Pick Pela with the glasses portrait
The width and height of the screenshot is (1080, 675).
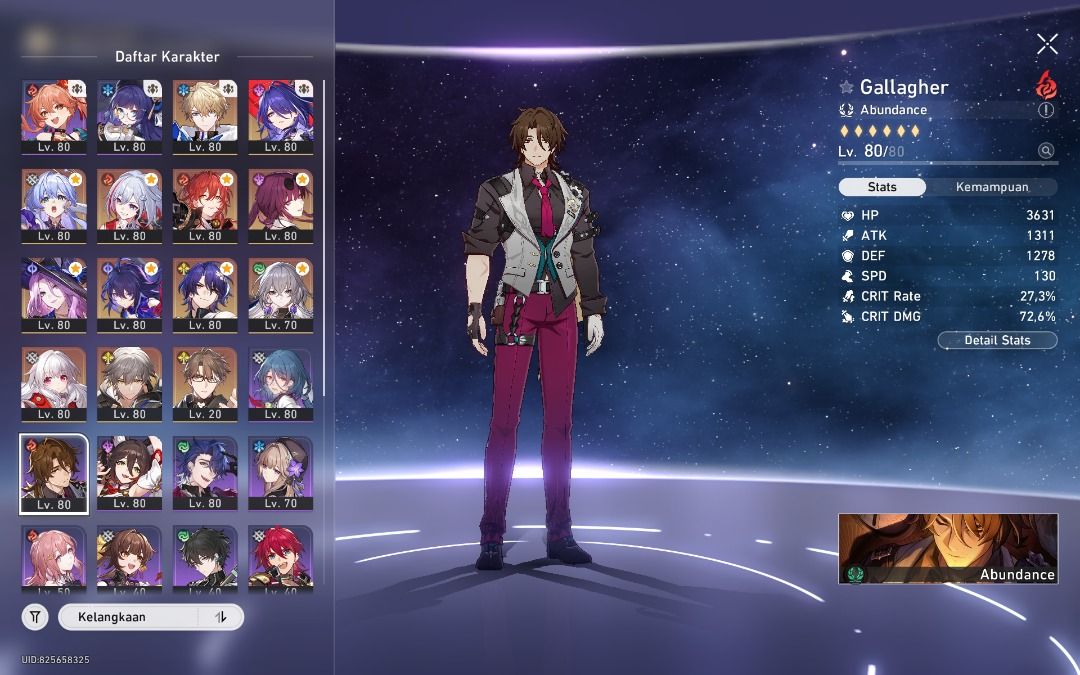(130, 116)
